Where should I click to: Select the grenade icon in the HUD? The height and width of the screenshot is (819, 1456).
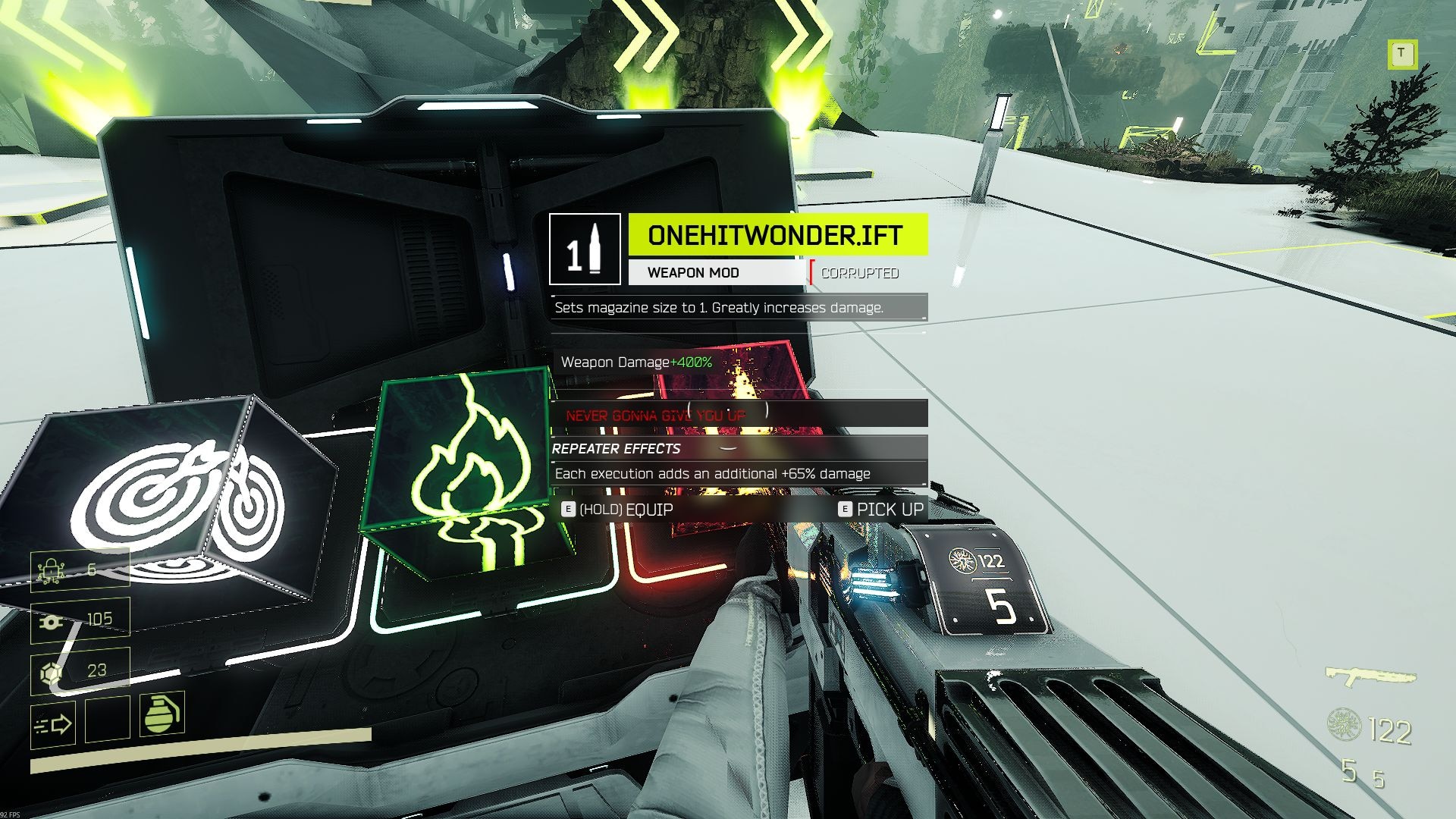tap(162, 714)
